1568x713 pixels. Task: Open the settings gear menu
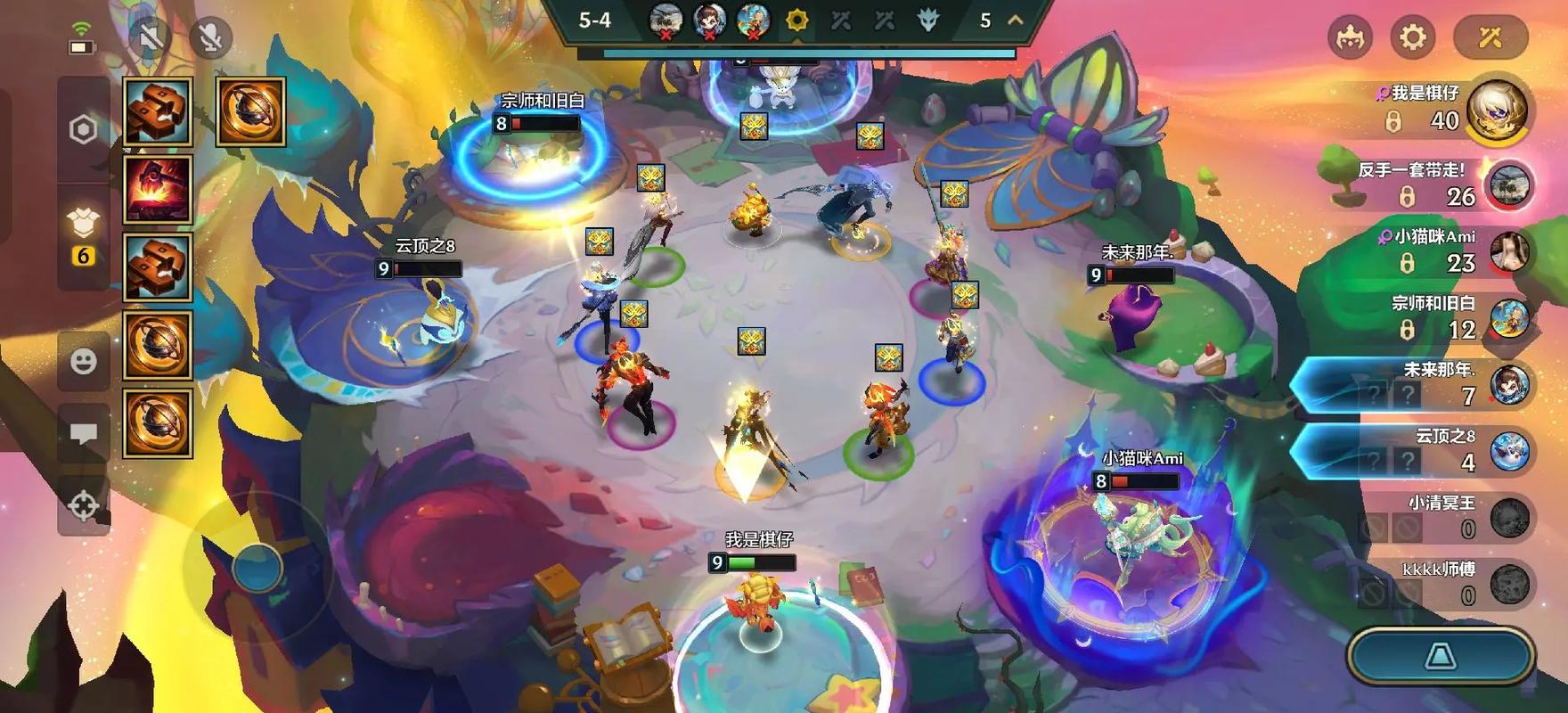1413,37
